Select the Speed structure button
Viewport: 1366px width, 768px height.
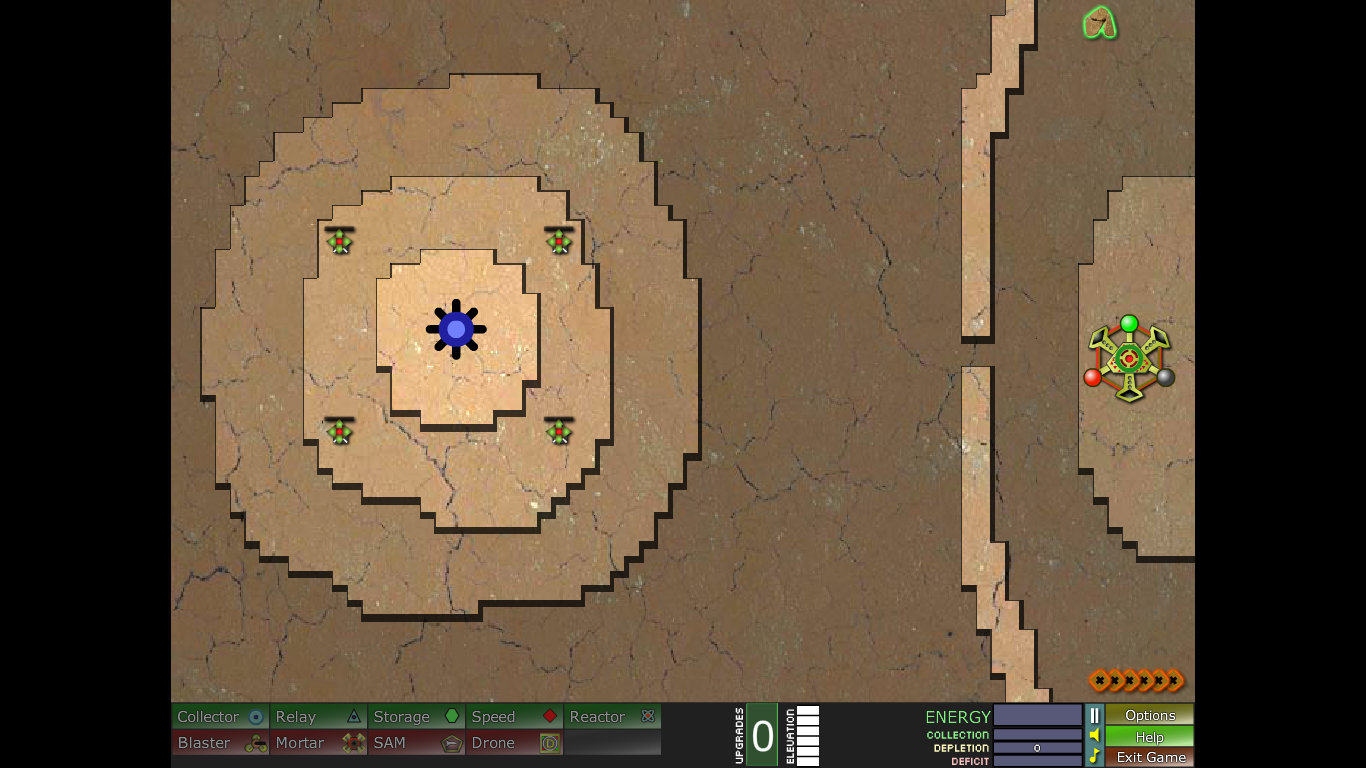514,716
